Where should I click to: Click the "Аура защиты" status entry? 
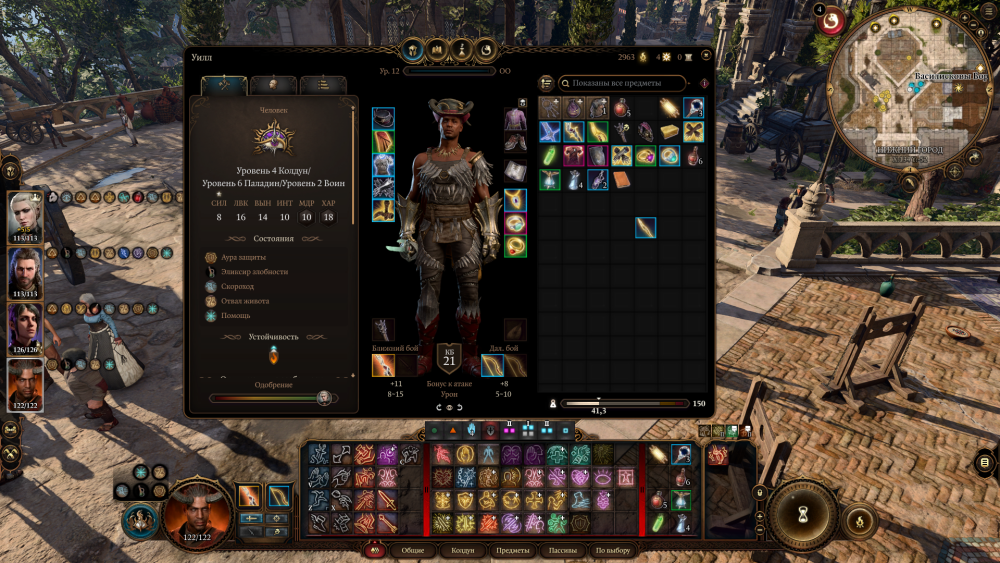[x=242, y=257]
